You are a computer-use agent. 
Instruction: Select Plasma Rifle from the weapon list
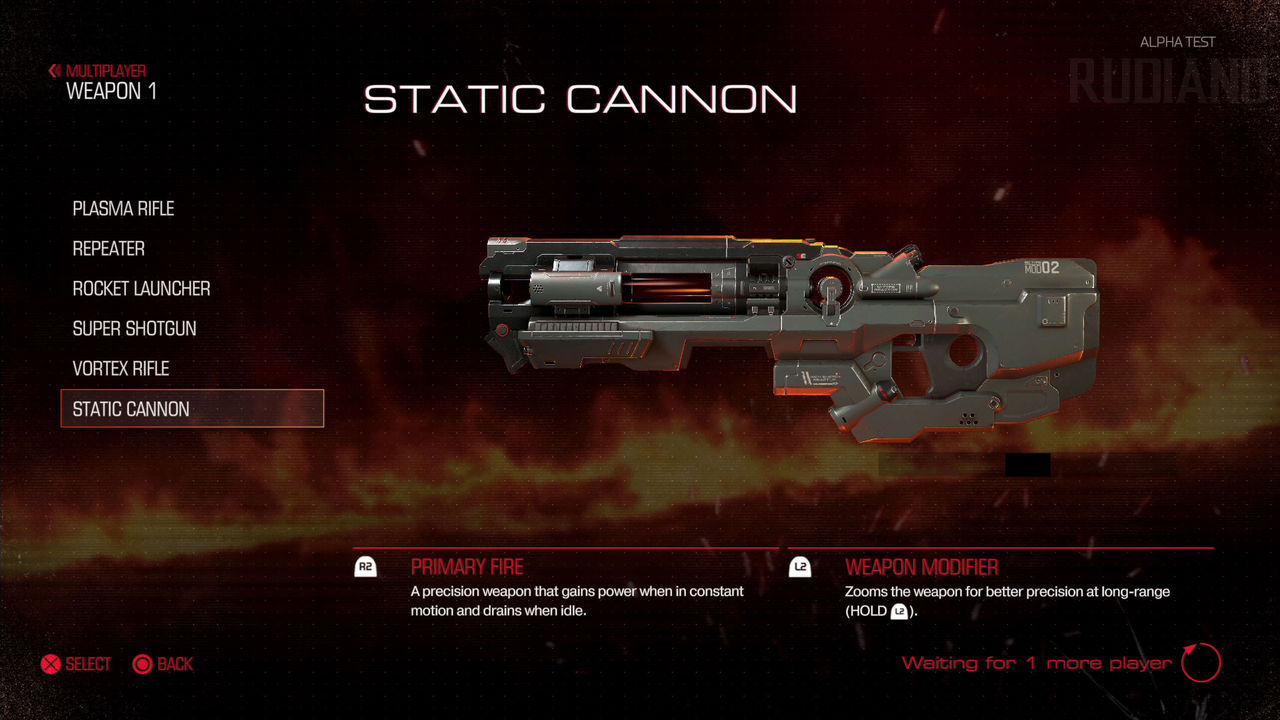tap(123, 209)
